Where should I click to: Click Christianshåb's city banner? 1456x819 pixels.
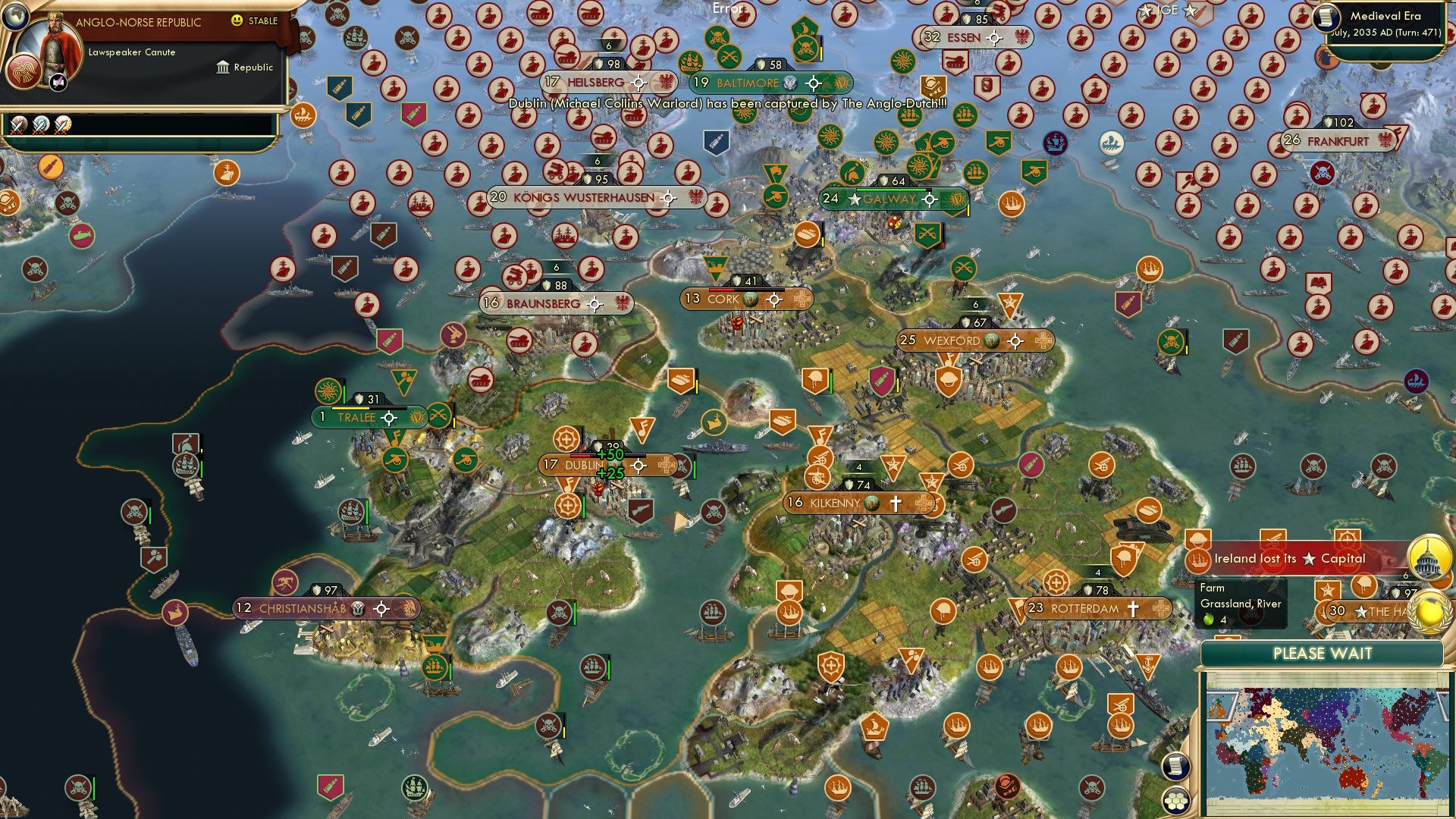(303, 606)
